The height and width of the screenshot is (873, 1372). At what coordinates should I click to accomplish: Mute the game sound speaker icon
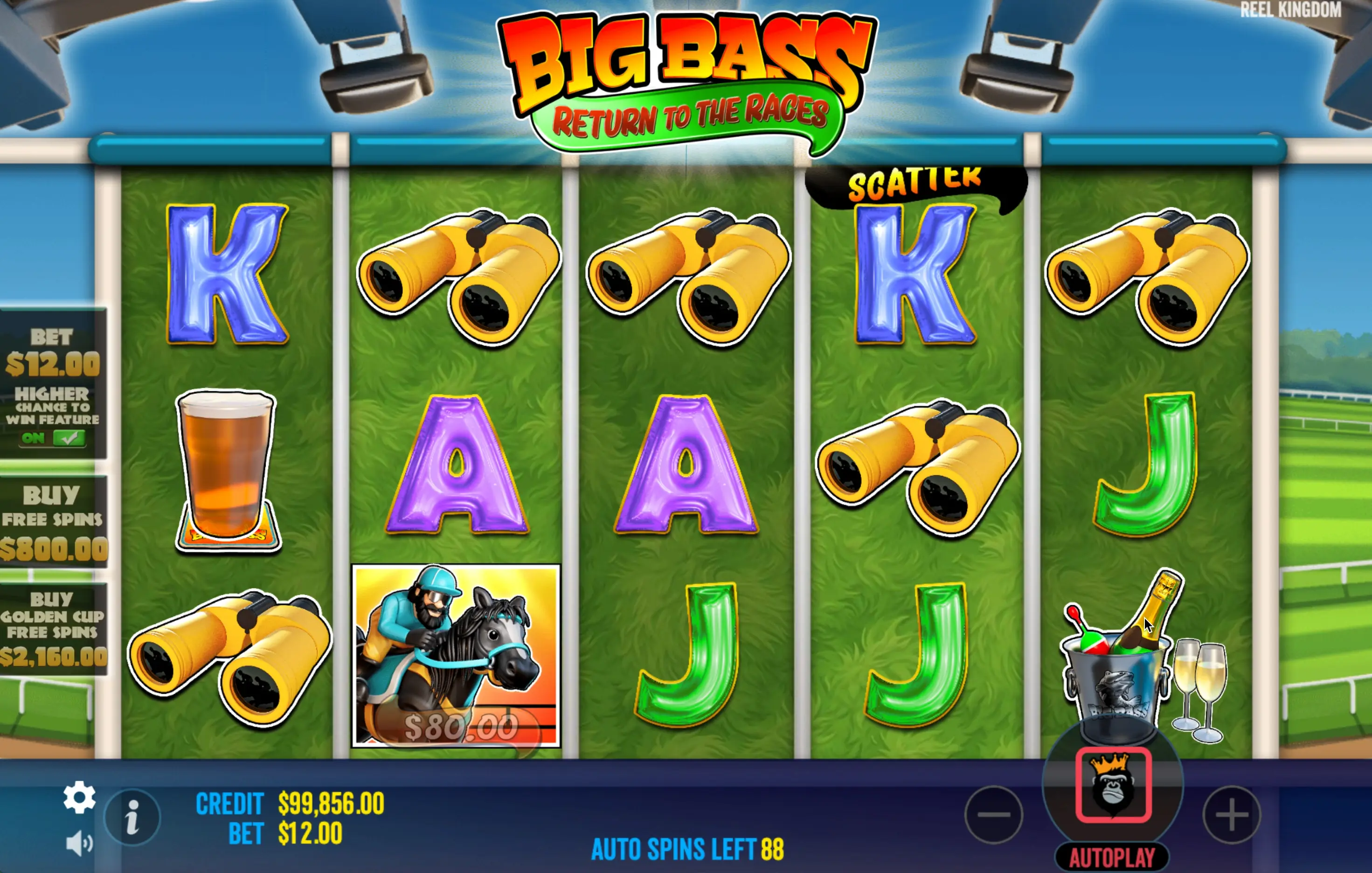pos(79,843)
